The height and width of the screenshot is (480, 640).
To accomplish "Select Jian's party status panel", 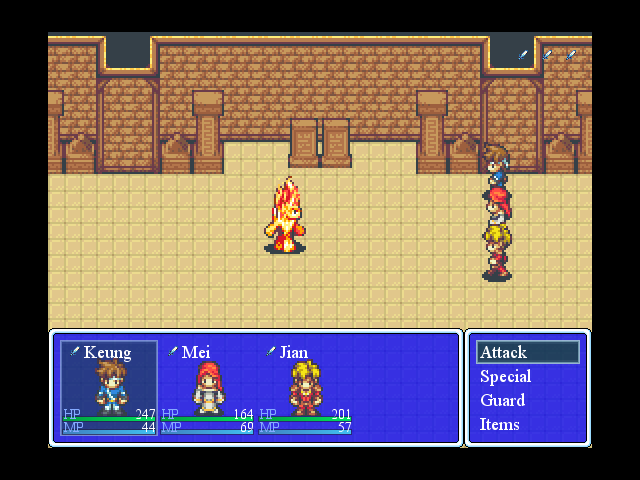I will [305, 388].
